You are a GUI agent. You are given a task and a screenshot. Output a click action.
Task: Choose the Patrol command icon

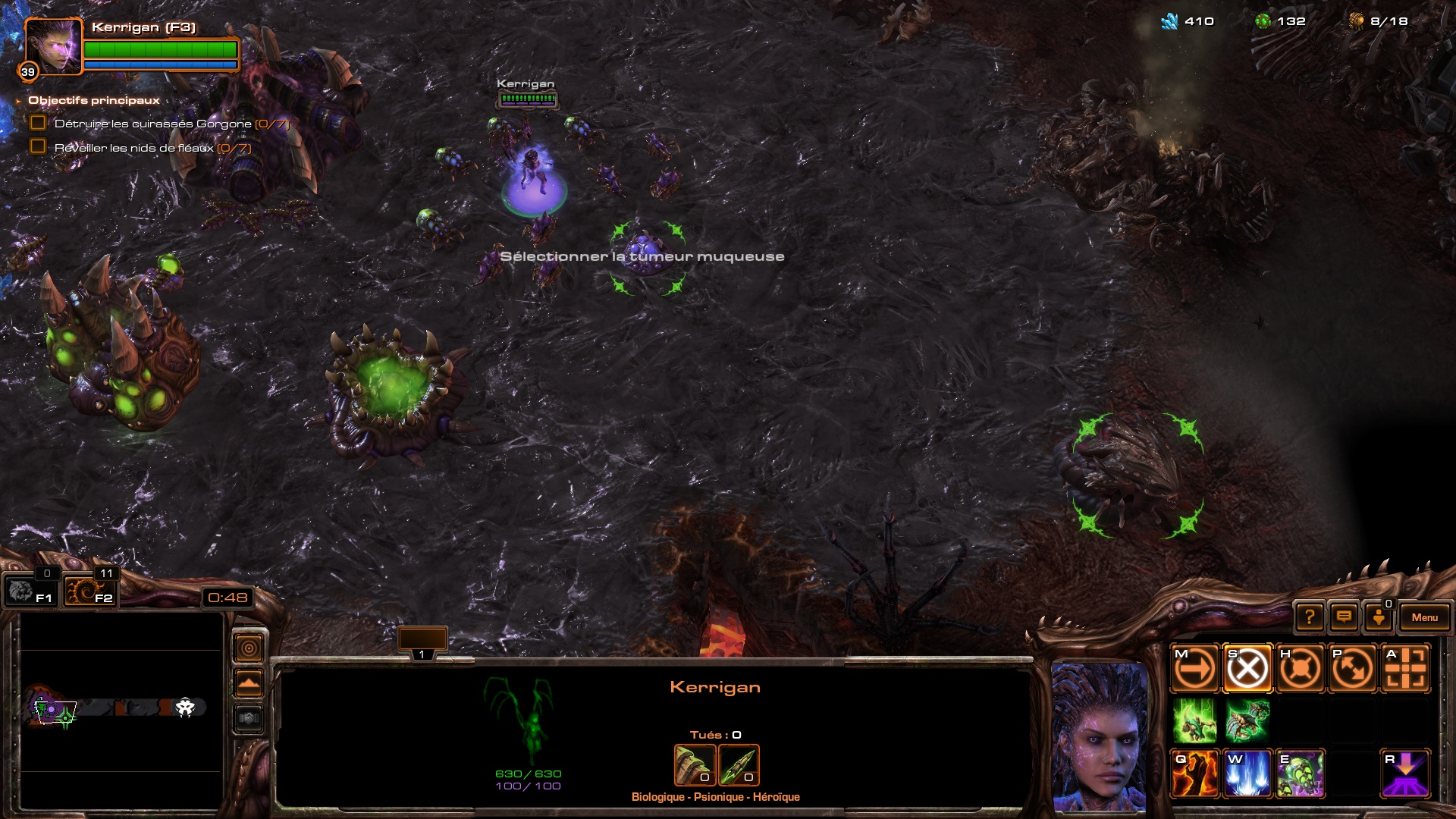(x=1352, y=669)
